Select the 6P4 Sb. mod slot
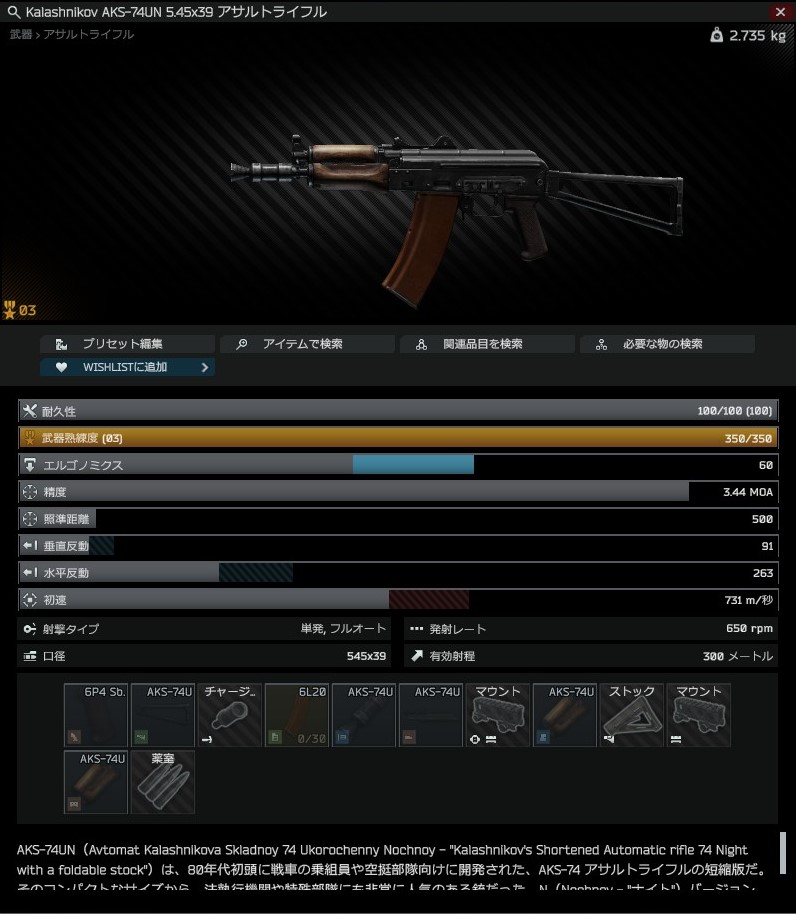The width and height of the screenshot is (796, 914). 96,715
